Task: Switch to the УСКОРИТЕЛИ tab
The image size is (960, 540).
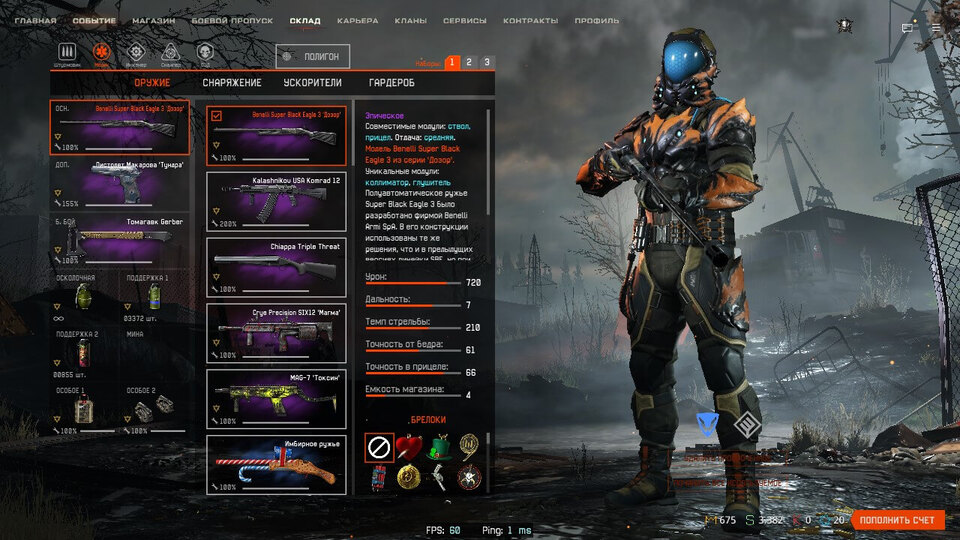Action: click(x=313, y=83)
